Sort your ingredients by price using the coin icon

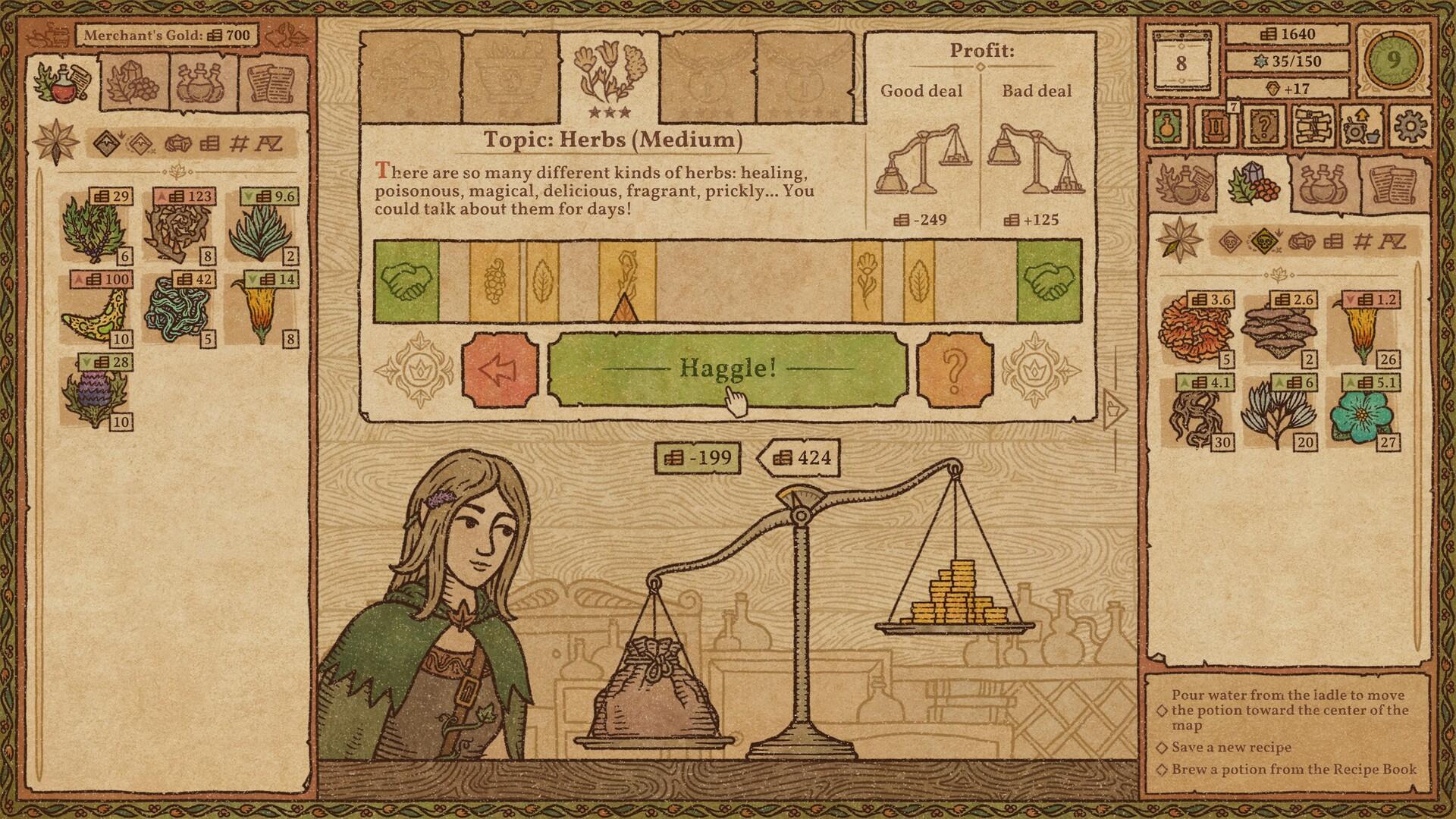click(1334, 243)
